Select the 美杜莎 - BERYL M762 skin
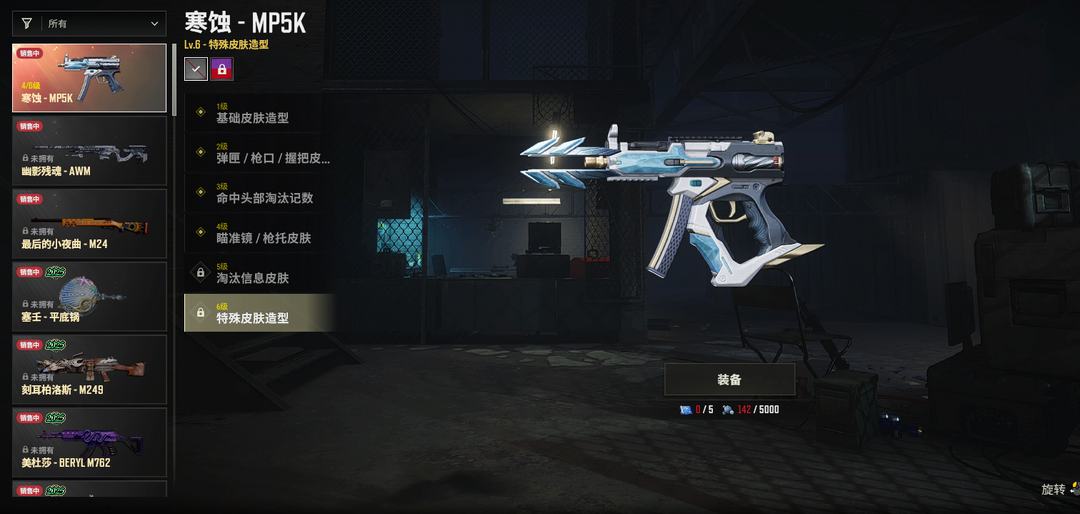 coord(89,442)
